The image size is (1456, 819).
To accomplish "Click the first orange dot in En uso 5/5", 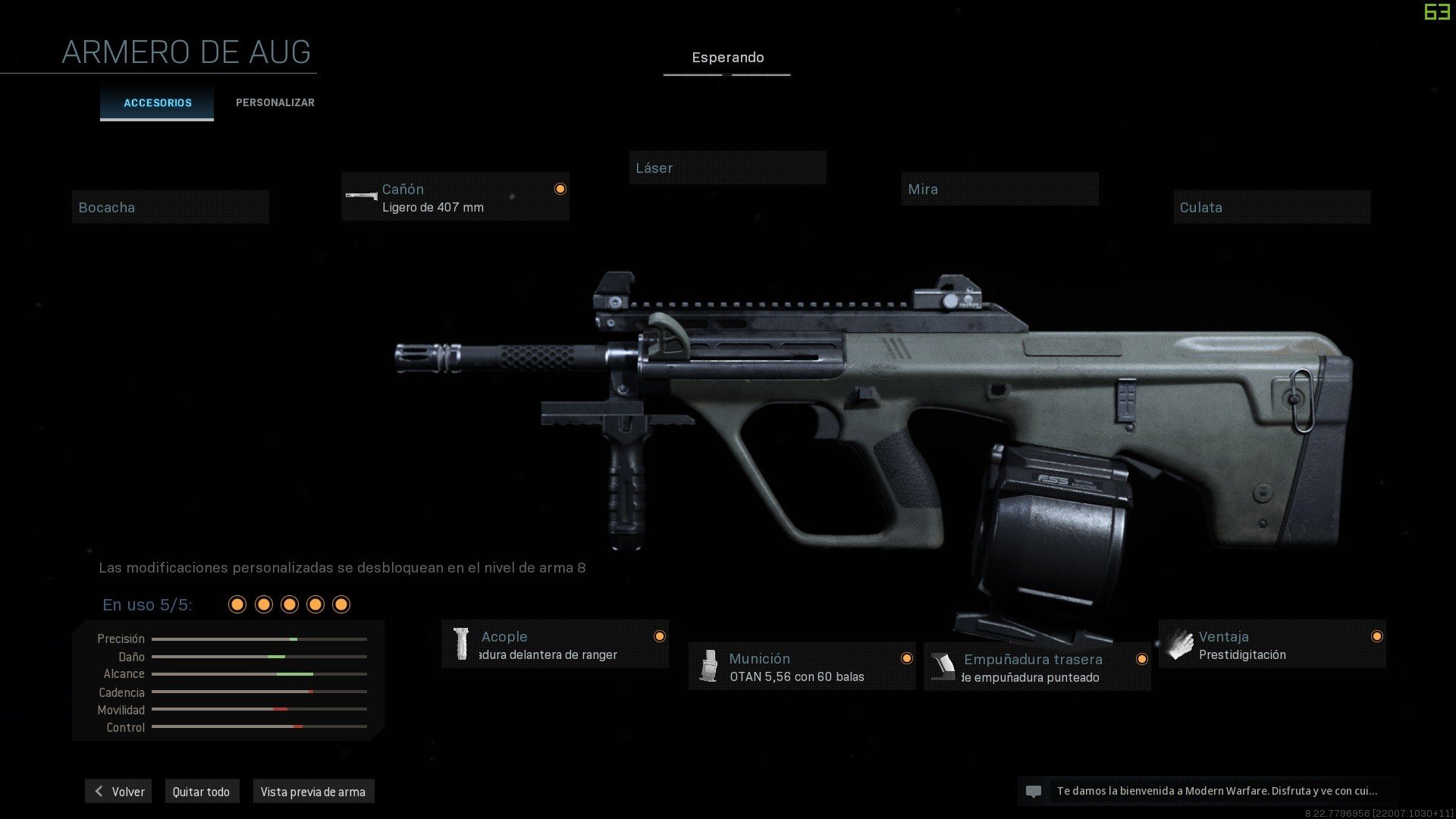I will (x=237, y=604).
